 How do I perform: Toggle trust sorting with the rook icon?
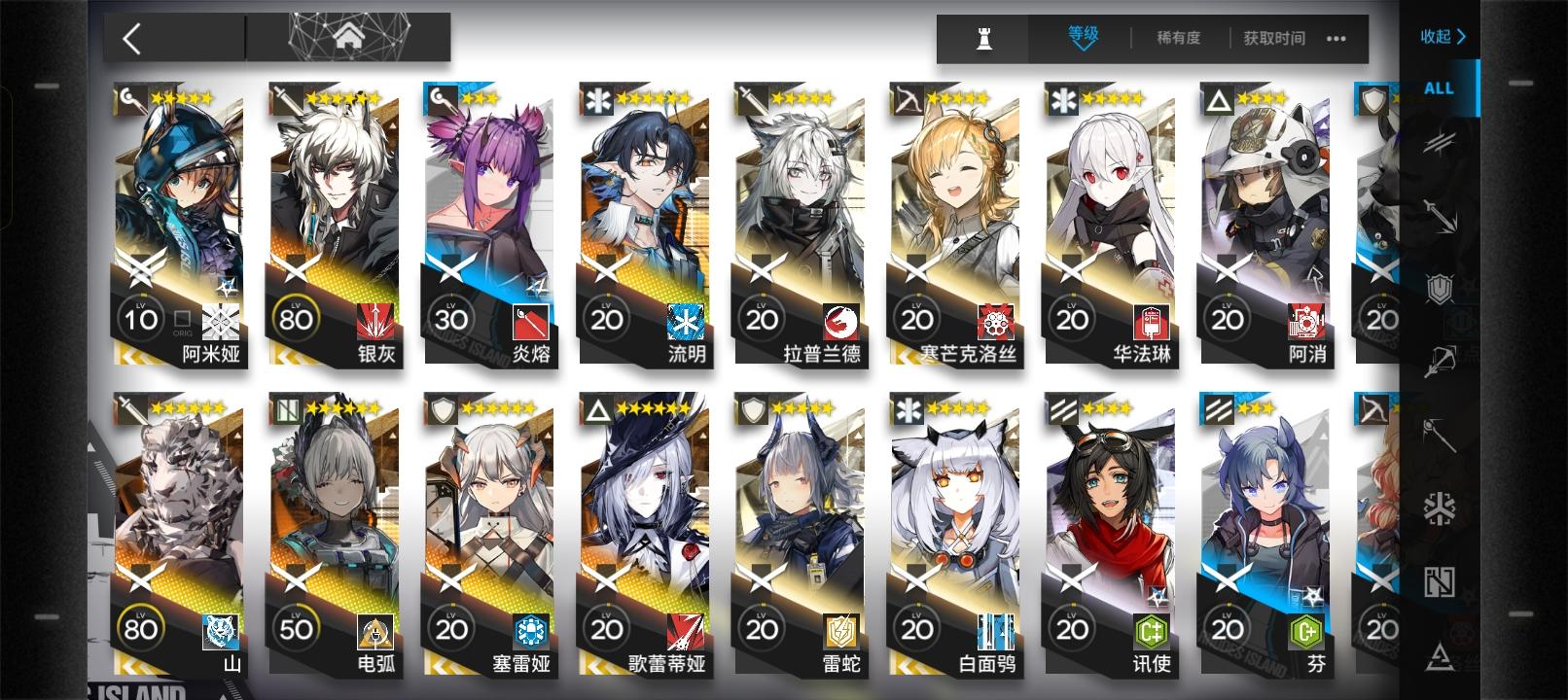click(x=984, y=39)
